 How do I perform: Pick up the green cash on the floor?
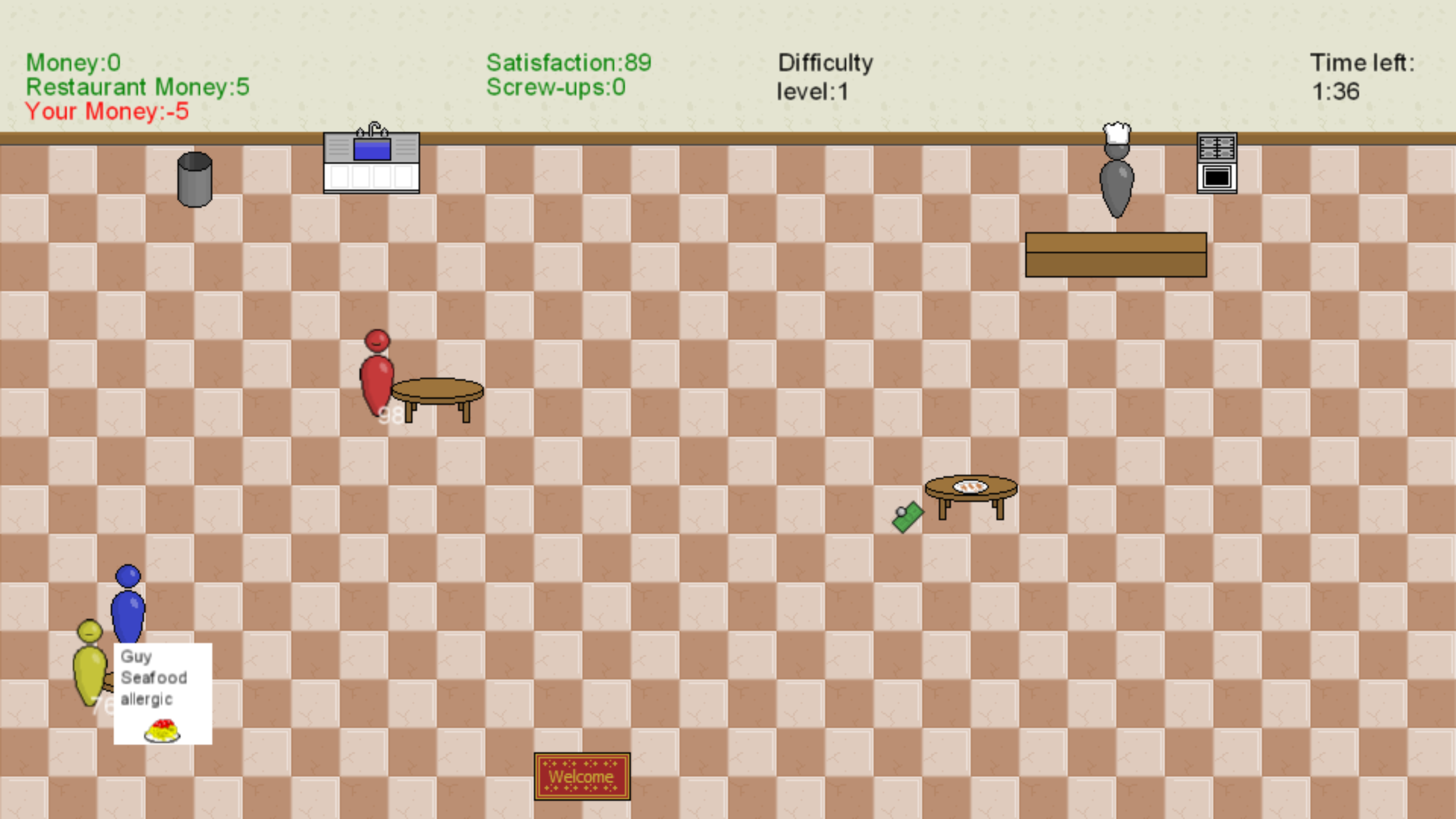pyautogui.click(x=908, y=517)
